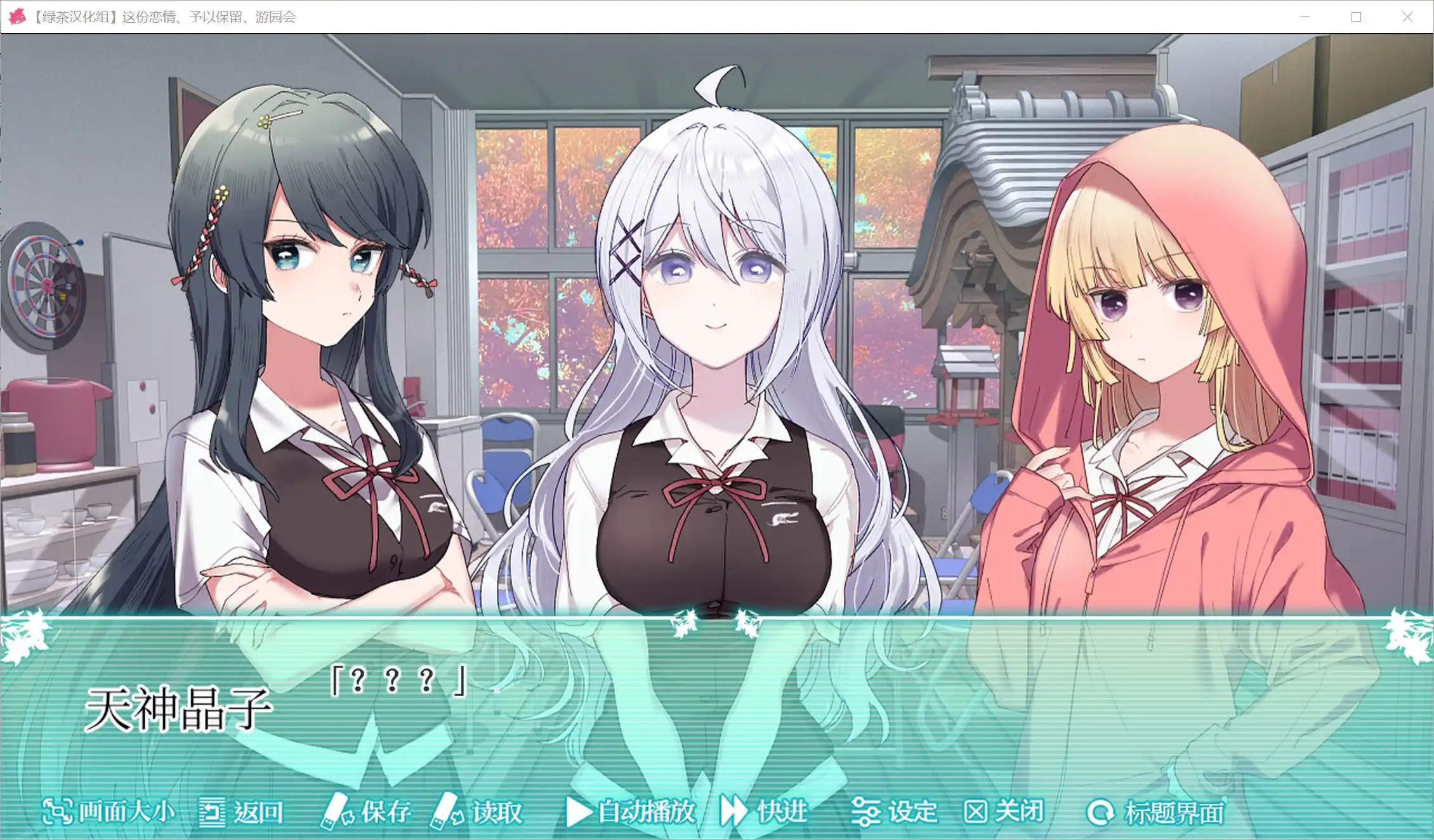The width and height of the screenshot is (1434, 840).
Task: Minimize the game window
Action: 1305,17
